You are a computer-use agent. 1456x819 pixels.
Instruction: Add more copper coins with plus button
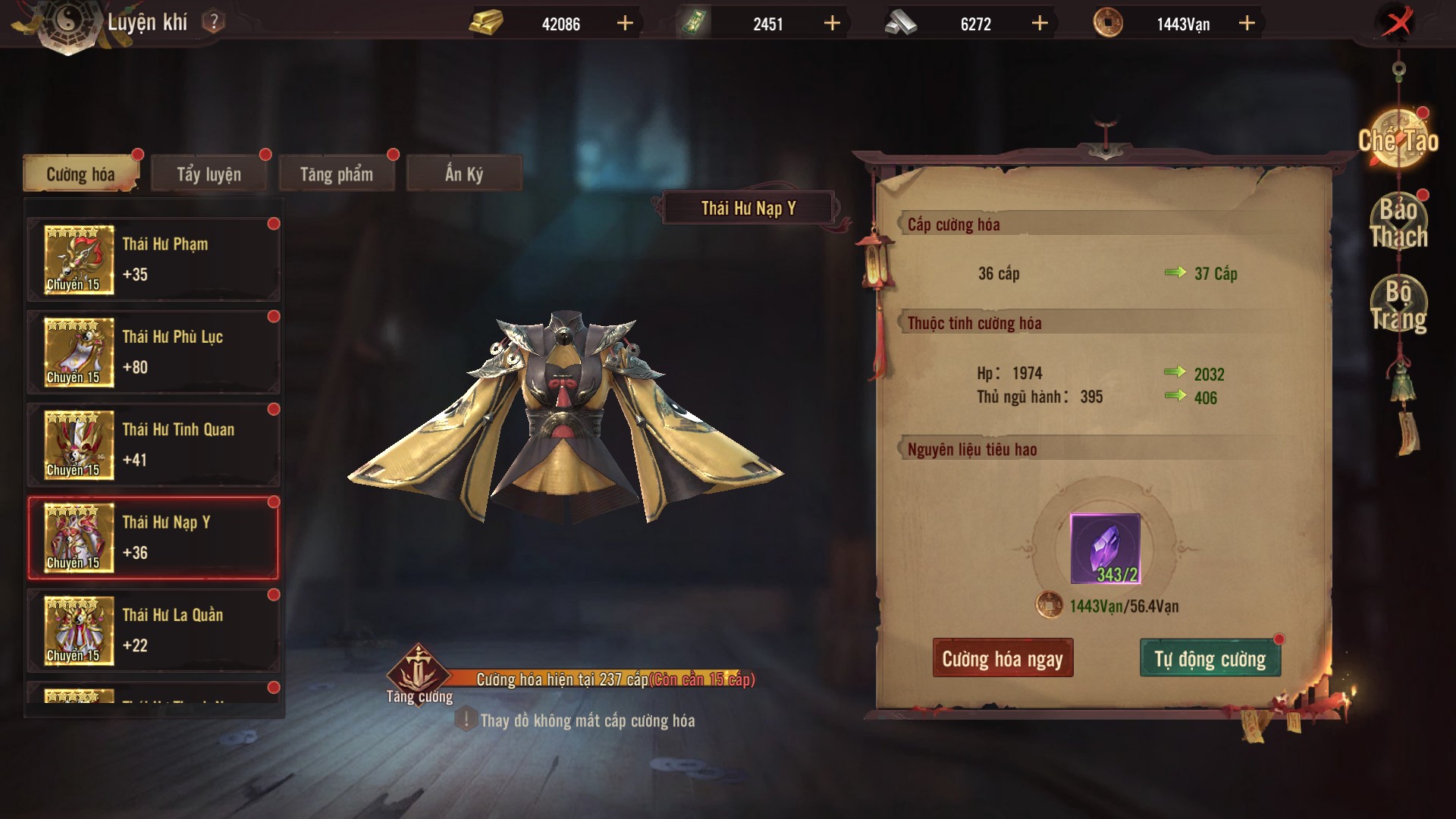pos(1247,24)
